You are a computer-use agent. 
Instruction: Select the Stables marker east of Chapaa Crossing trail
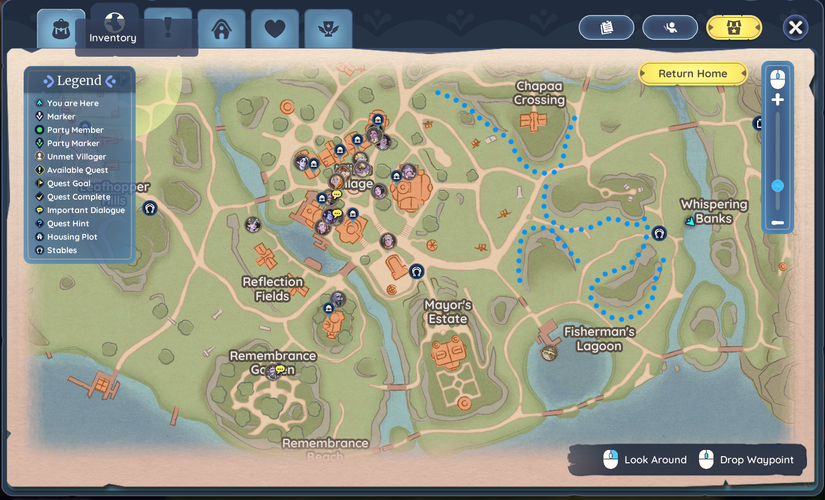[x=658, y=233]
